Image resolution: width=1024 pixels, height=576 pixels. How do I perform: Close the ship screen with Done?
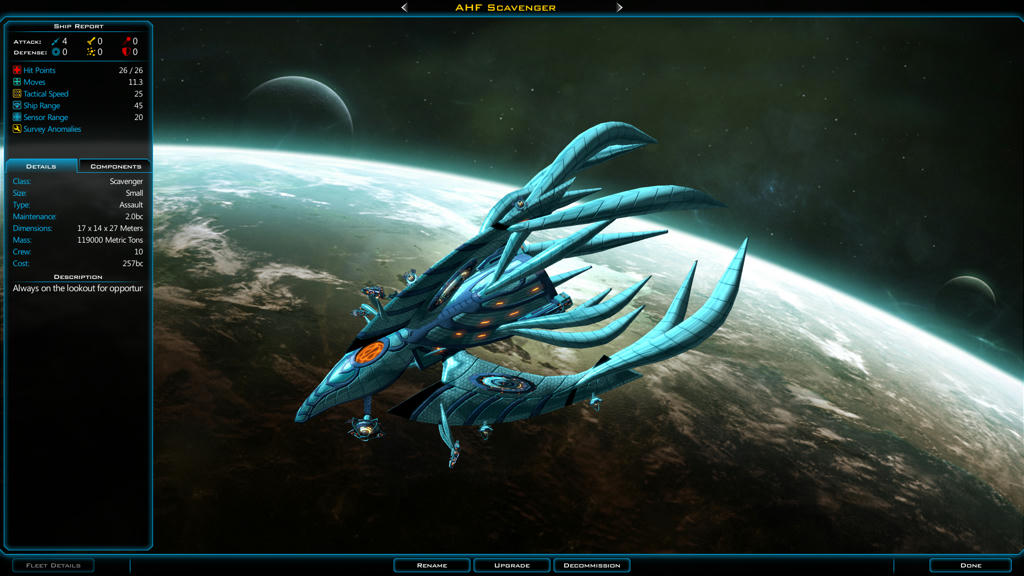pos(970,565)
